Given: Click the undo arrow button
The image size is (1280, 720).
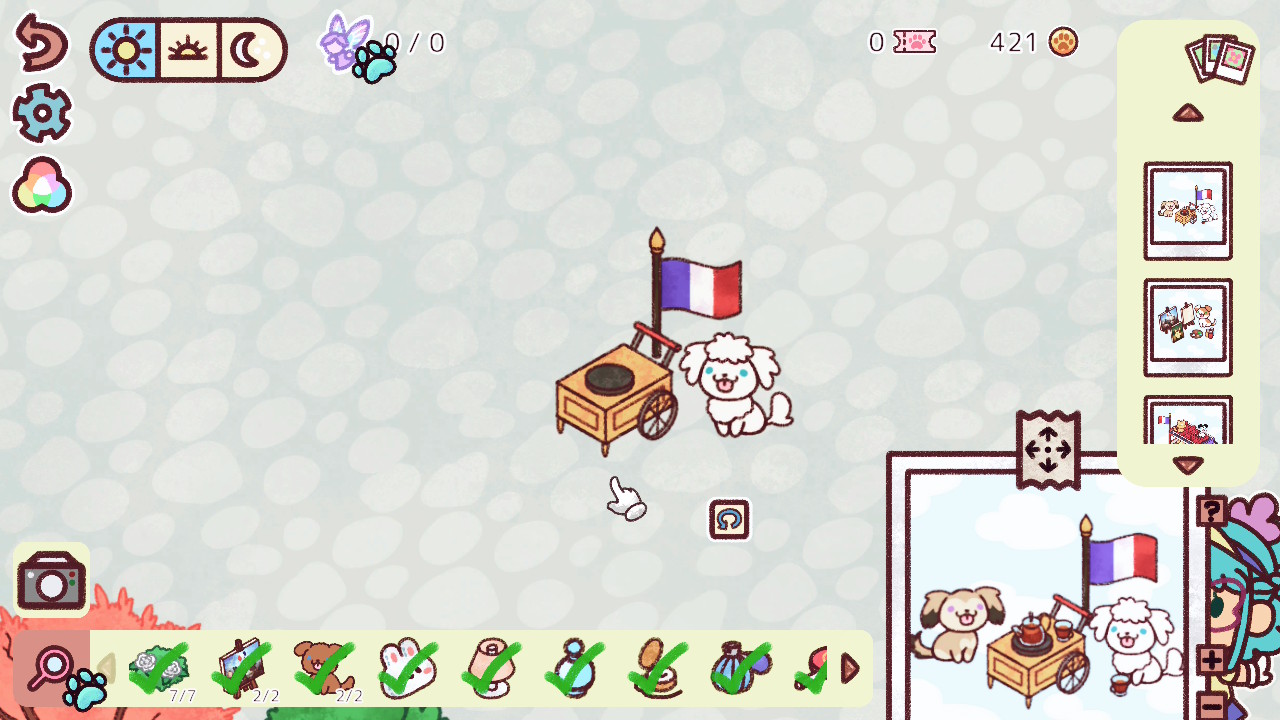Looking at the screenshot, I should click(41, 43).
